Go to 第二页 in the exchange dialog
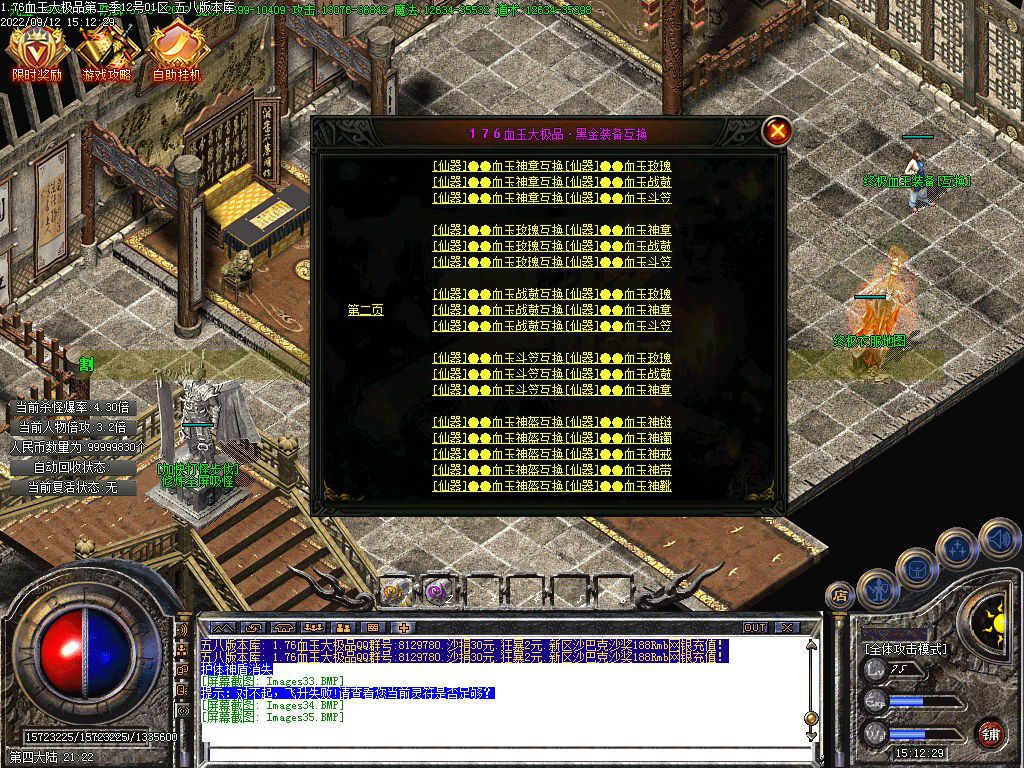The width and height of the screenshot is (1024, 768). tap(365, 310)
